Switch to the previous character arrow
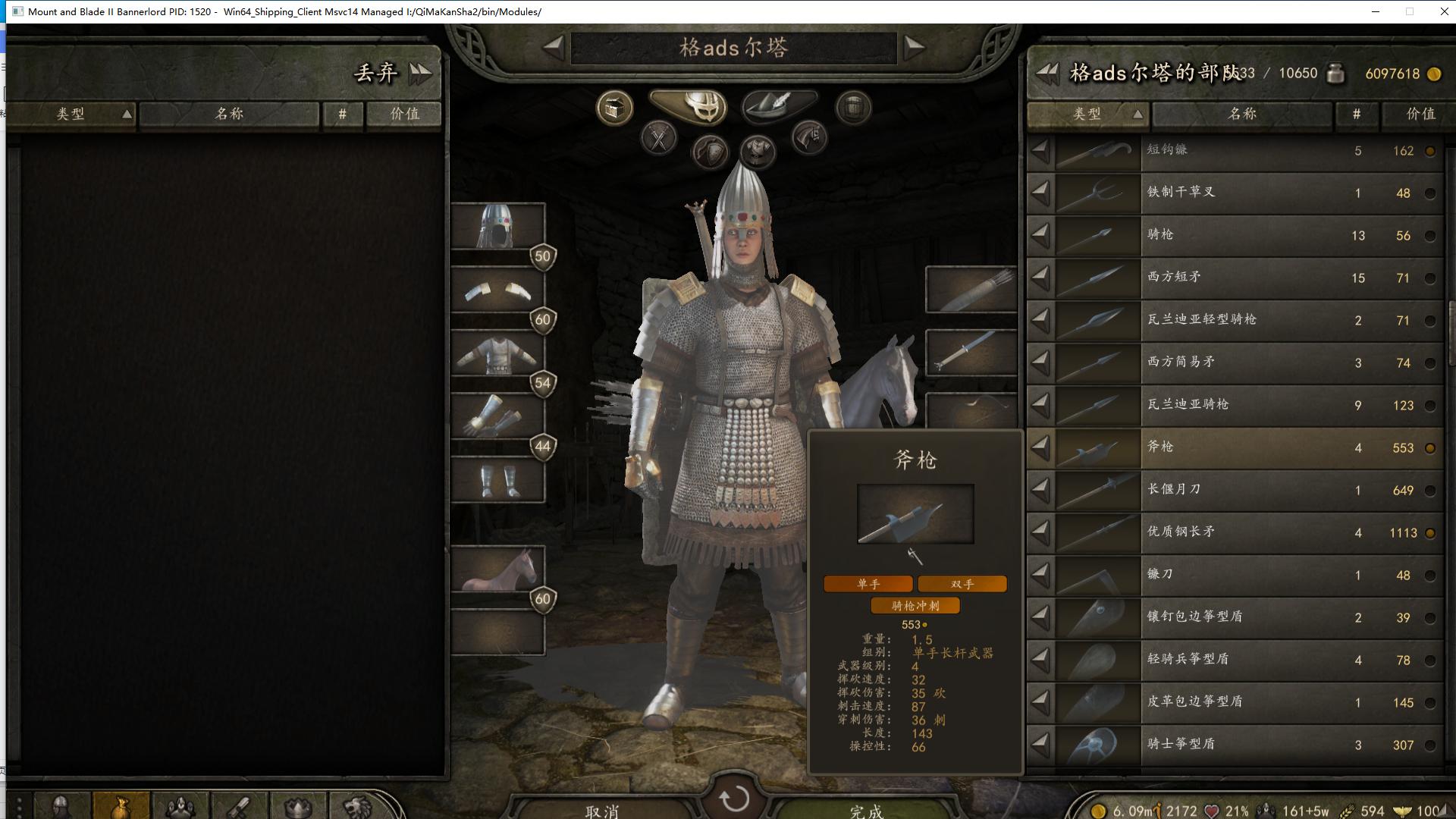The width and height of the screenshot is (1456, 819). tap(554, 47)
